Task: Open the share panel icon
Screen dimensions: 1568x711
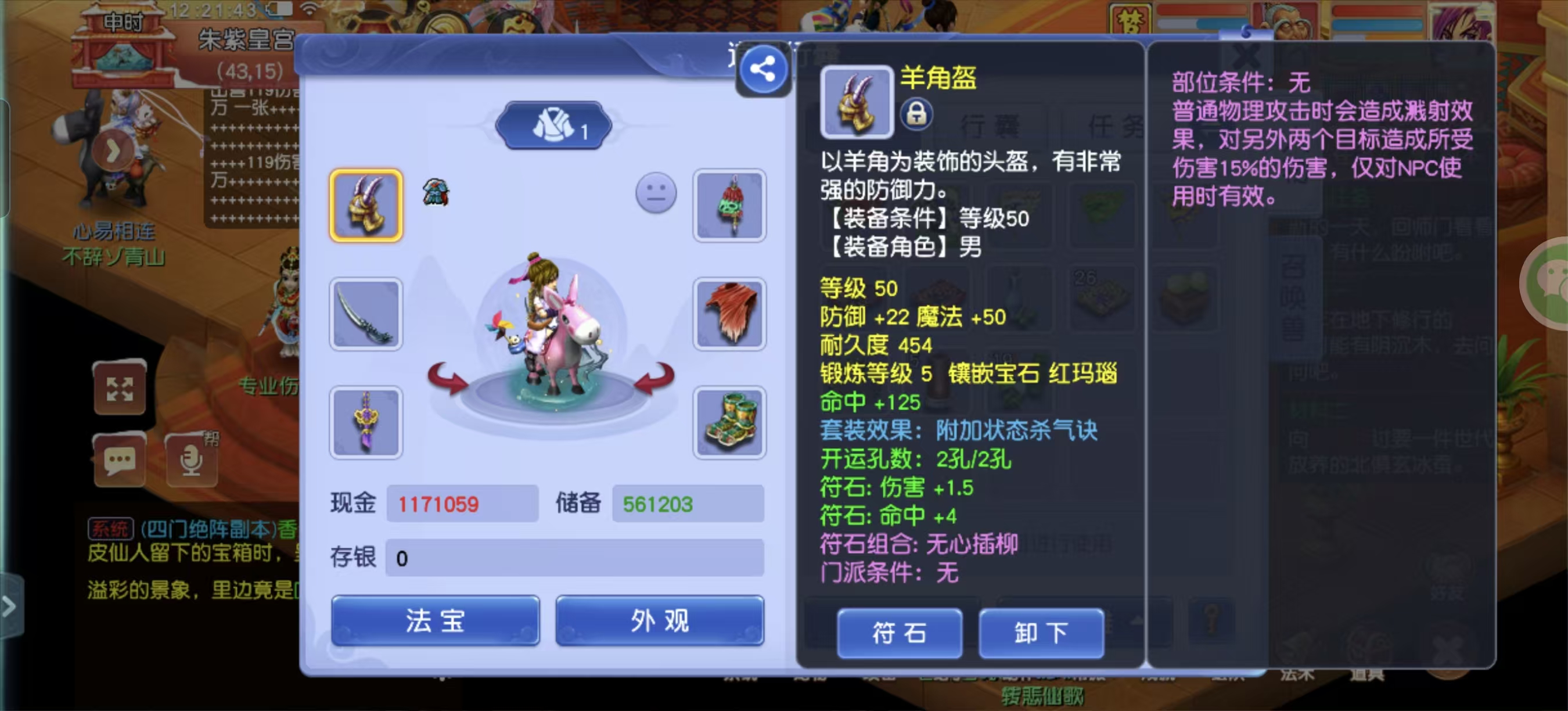Action: 763,69
